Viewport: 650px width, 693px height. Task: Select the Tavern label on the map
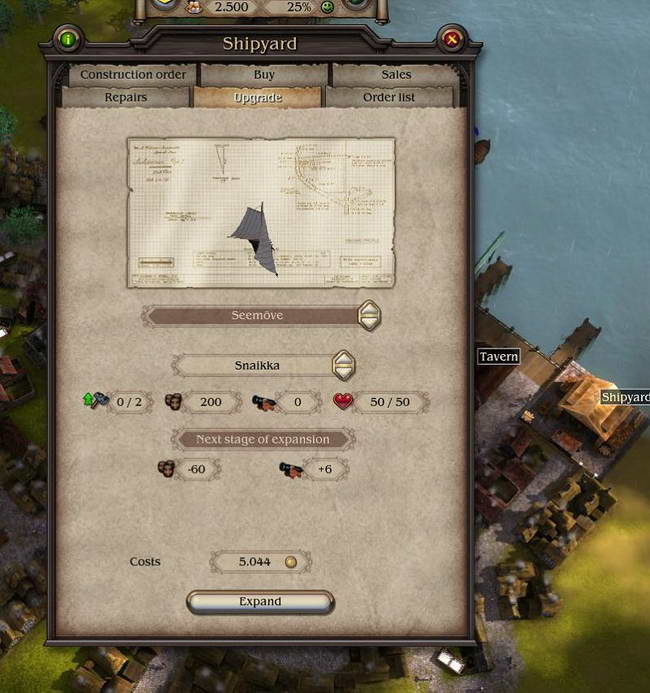click(x=498, y=357)
